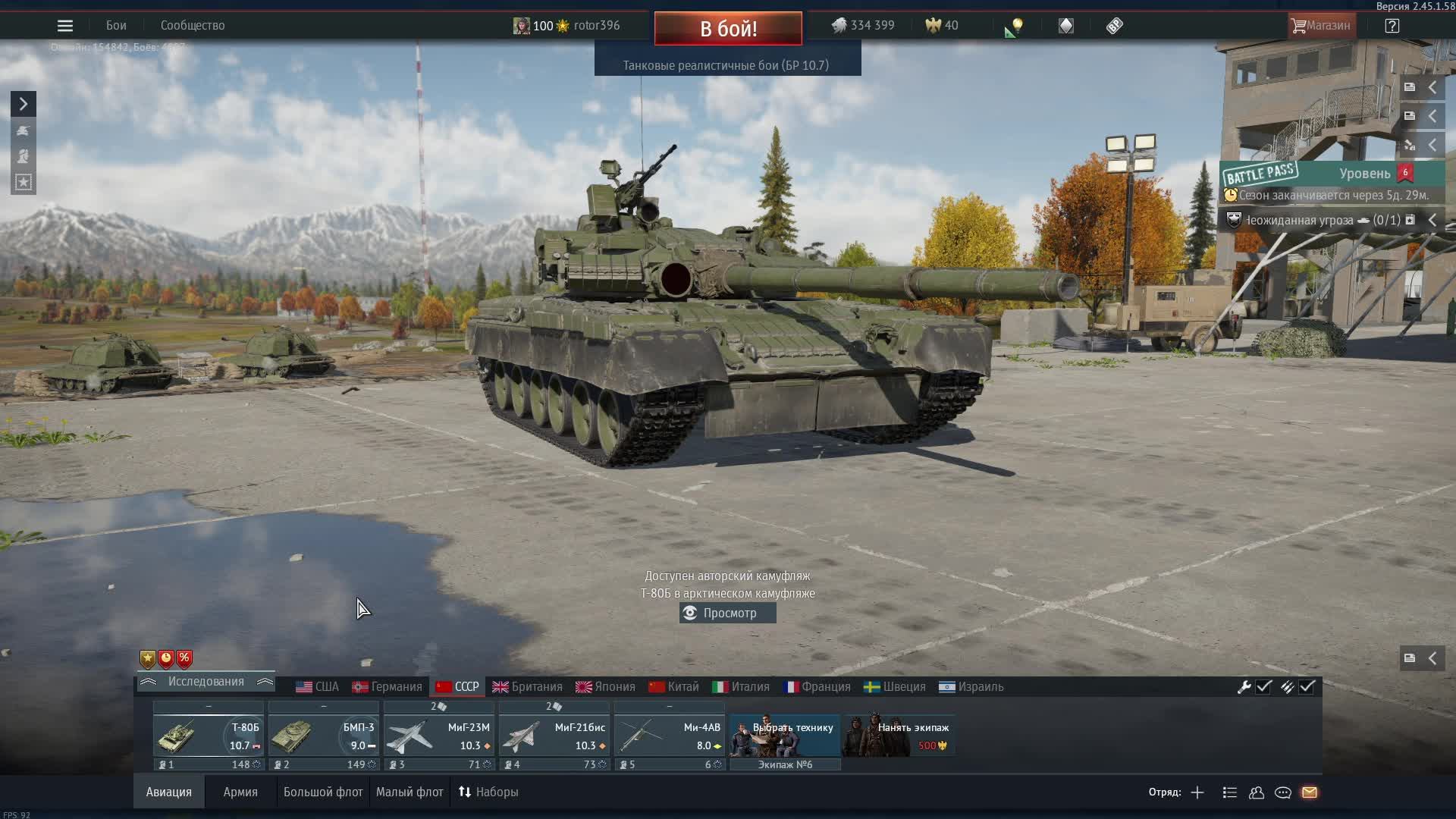
Task: Start the battle with the «В бой!» button
Action: point(728,29)
